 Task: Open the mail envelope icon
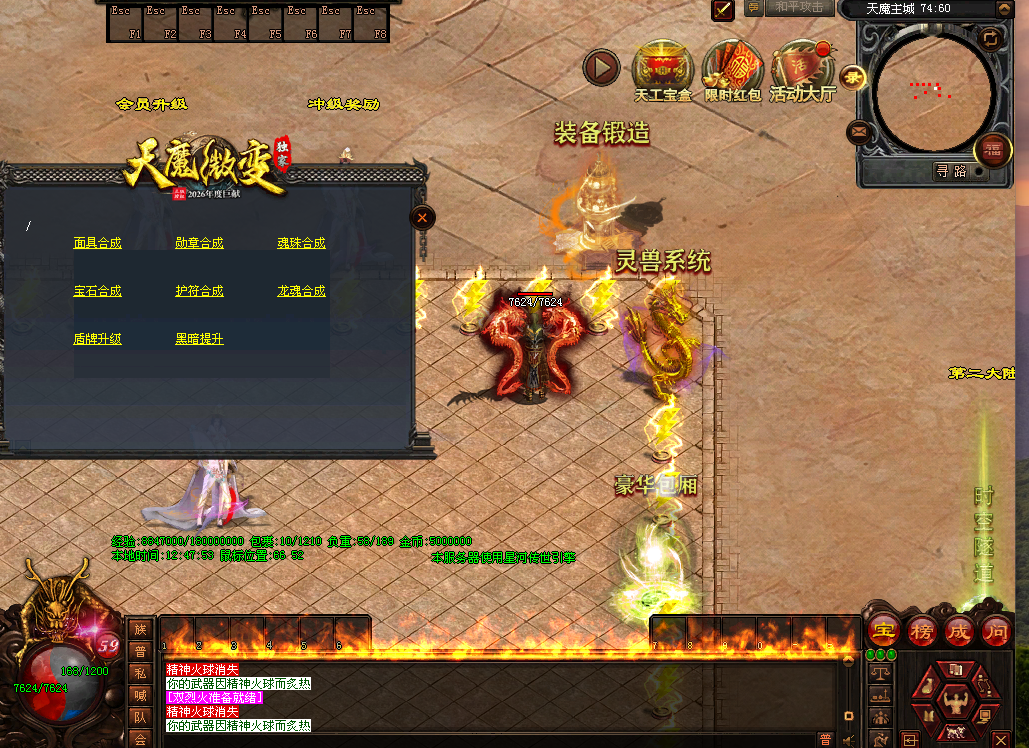click(x=858, y=131)
